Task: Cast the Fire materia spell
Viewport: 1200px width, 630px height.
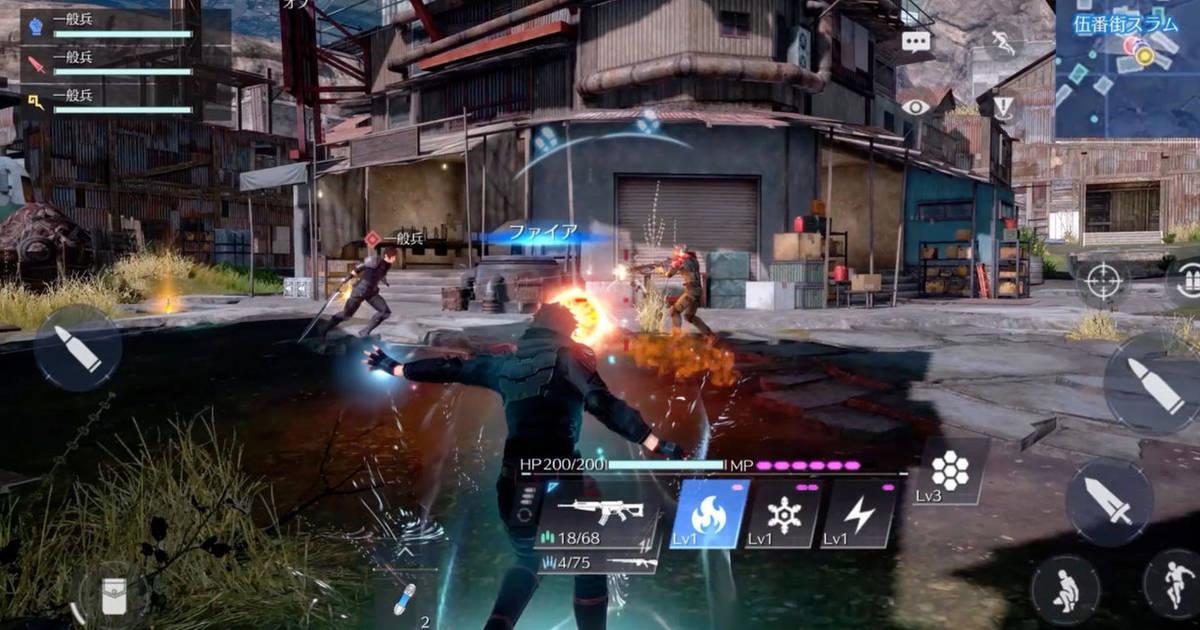Action: point(709,515)
